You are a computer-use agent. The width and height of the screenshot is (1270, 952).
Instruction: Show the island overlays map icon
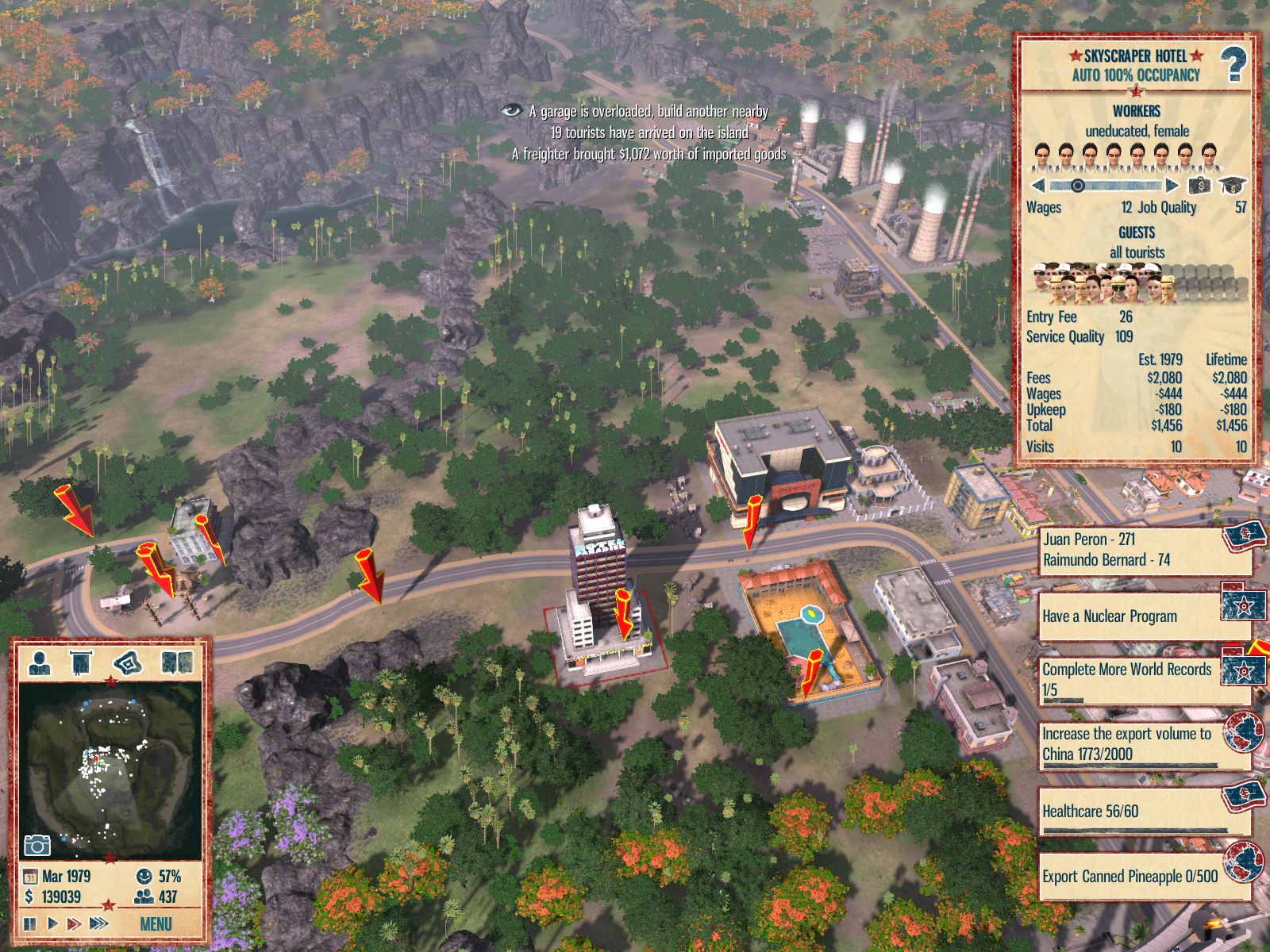pos(127,662)
